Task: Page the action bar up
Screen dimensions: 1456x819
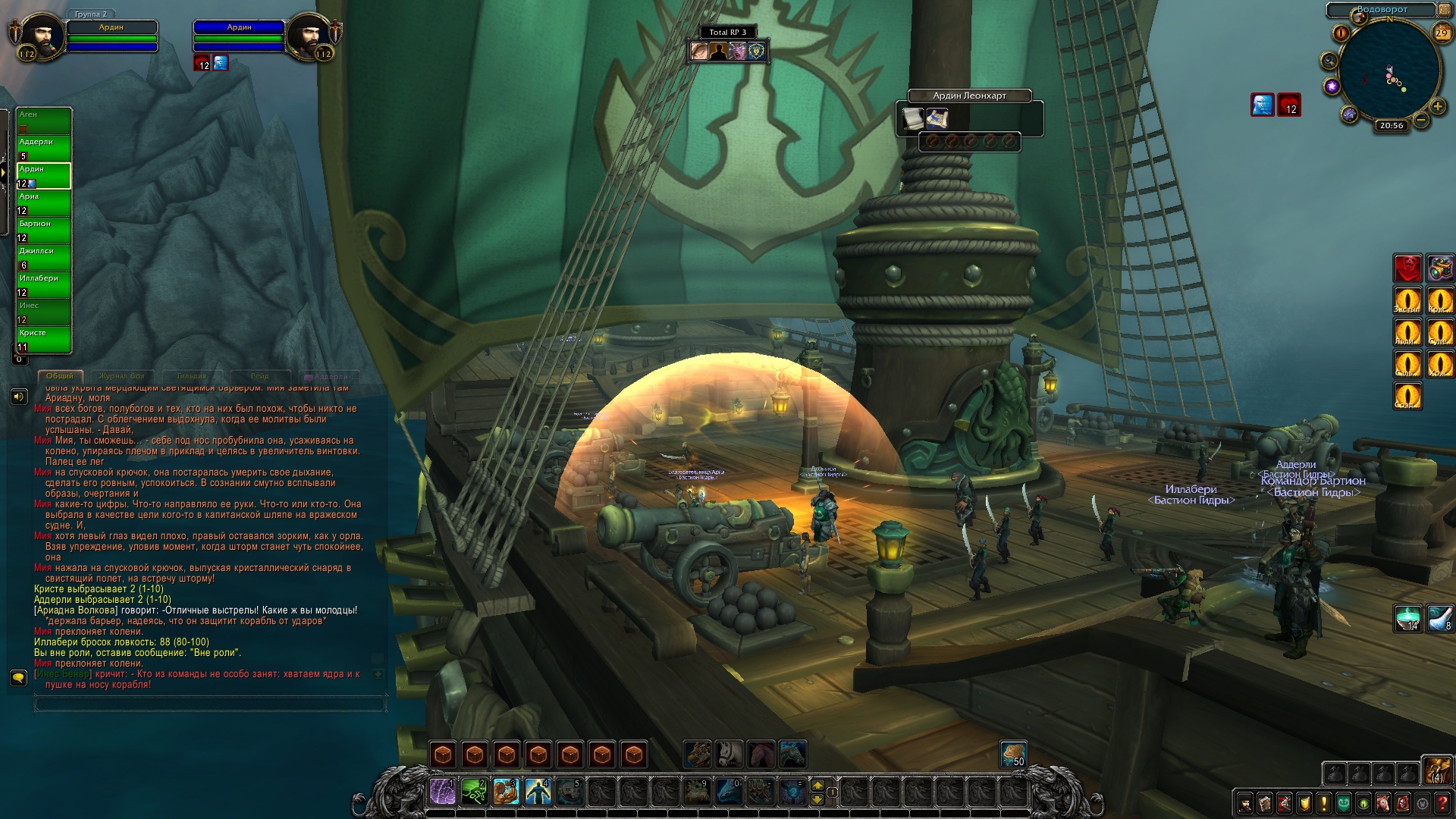Action: tap(817, 785)
